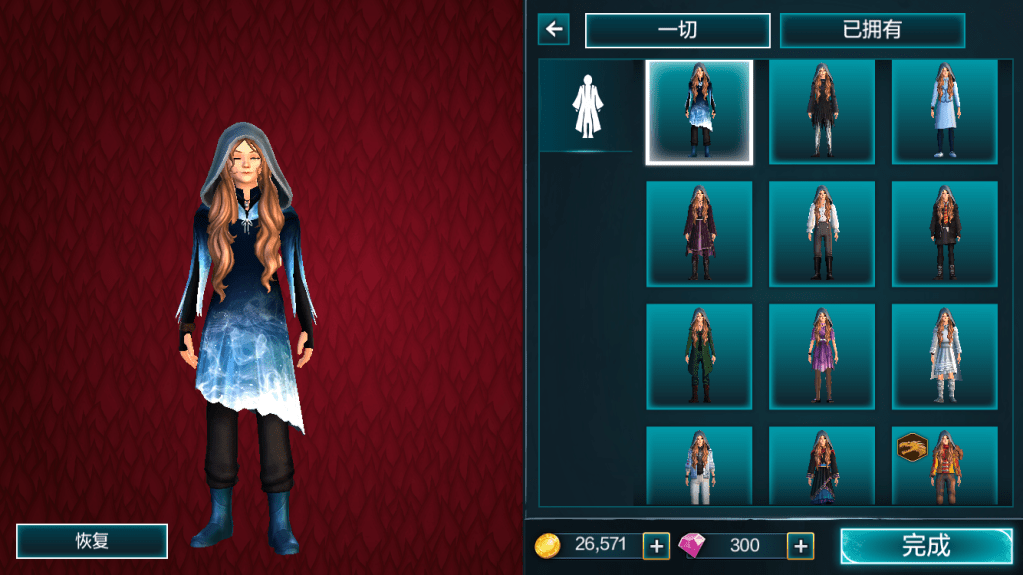Choose the white blouse and trousers outfit
Screen dimensions: 1023x575
(x=822, y=234)
